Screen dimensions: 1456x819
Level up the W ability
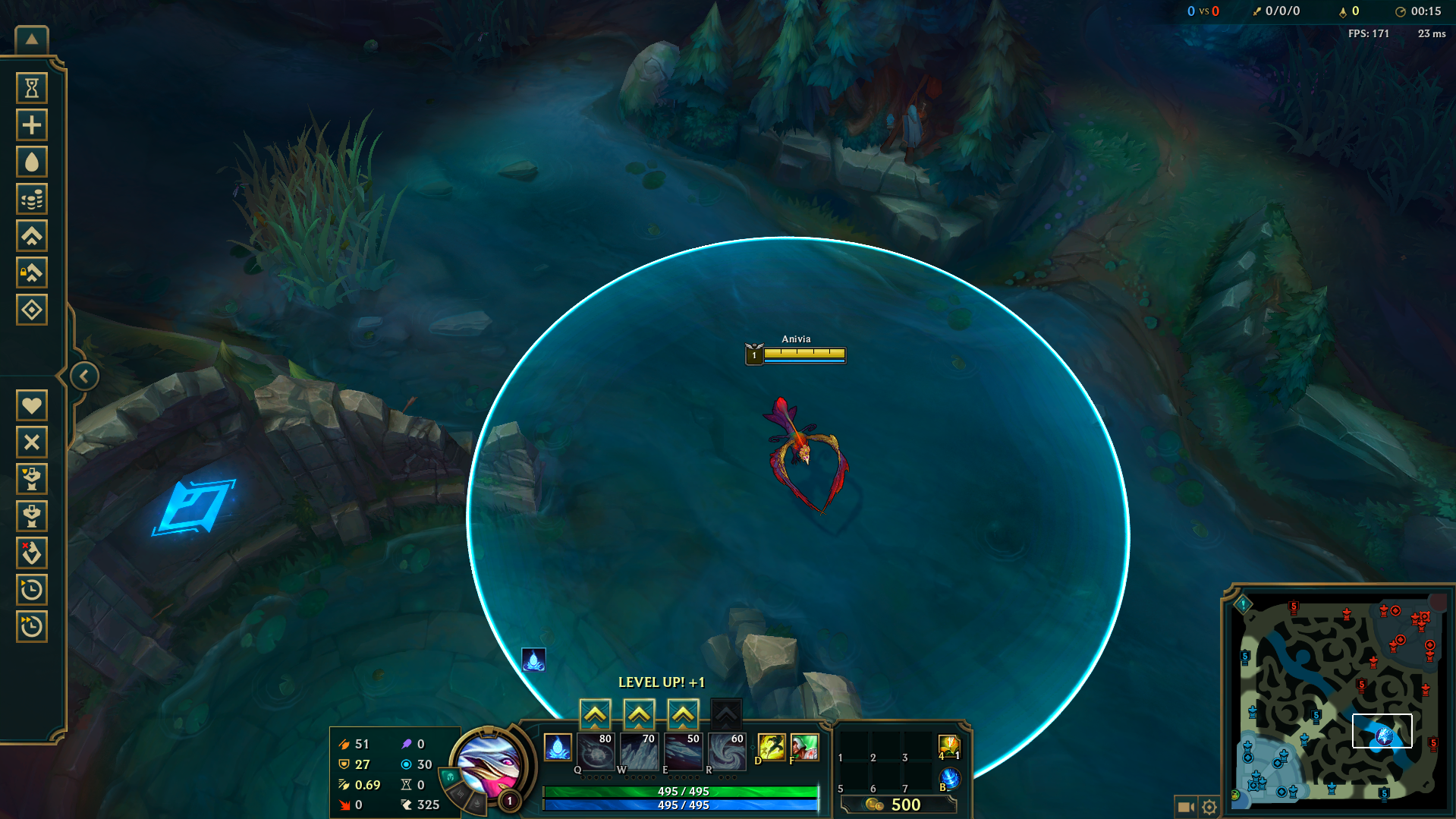click(x=639, y=713)
